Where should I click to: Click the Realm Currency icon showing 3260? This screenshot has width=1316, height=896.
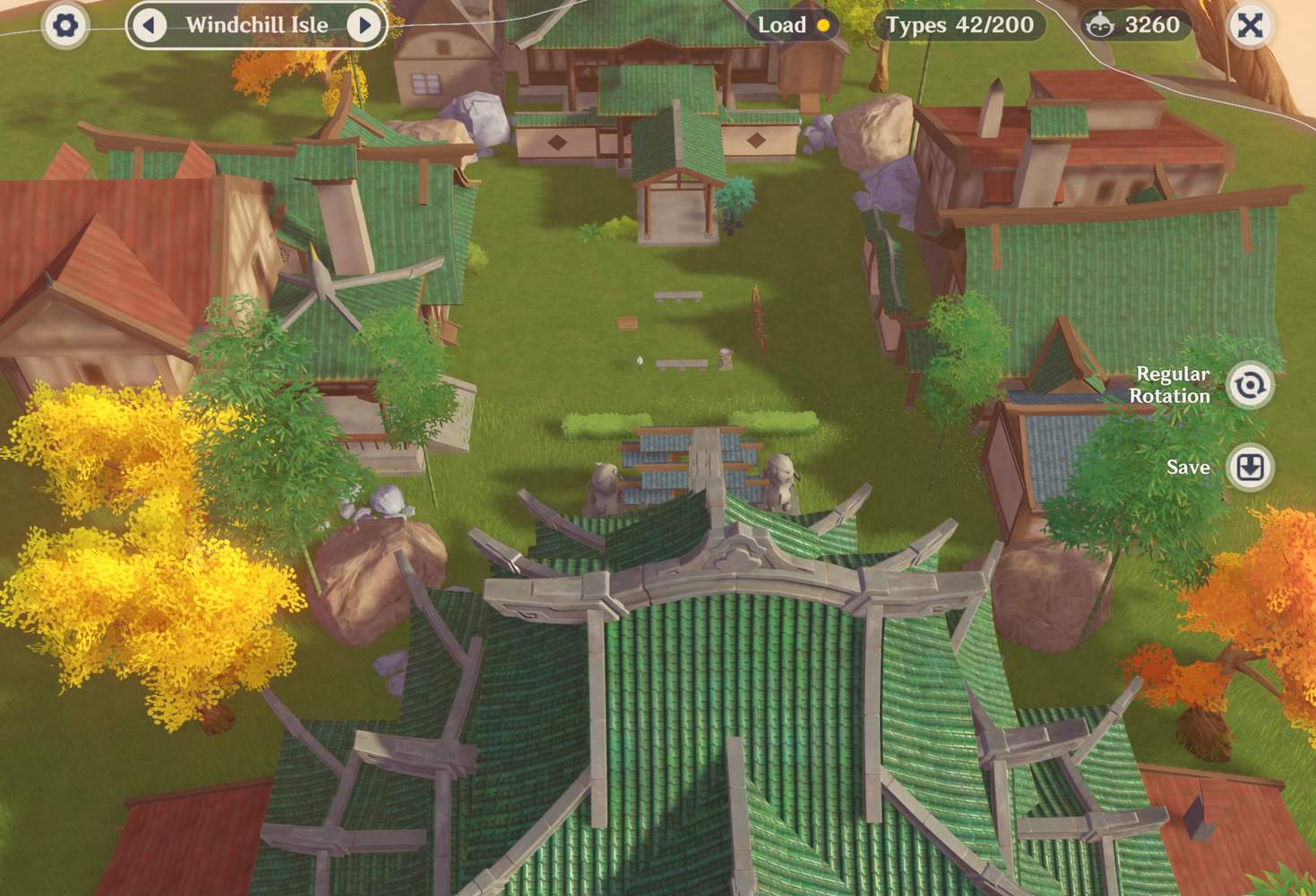(x=1101, y=25)
